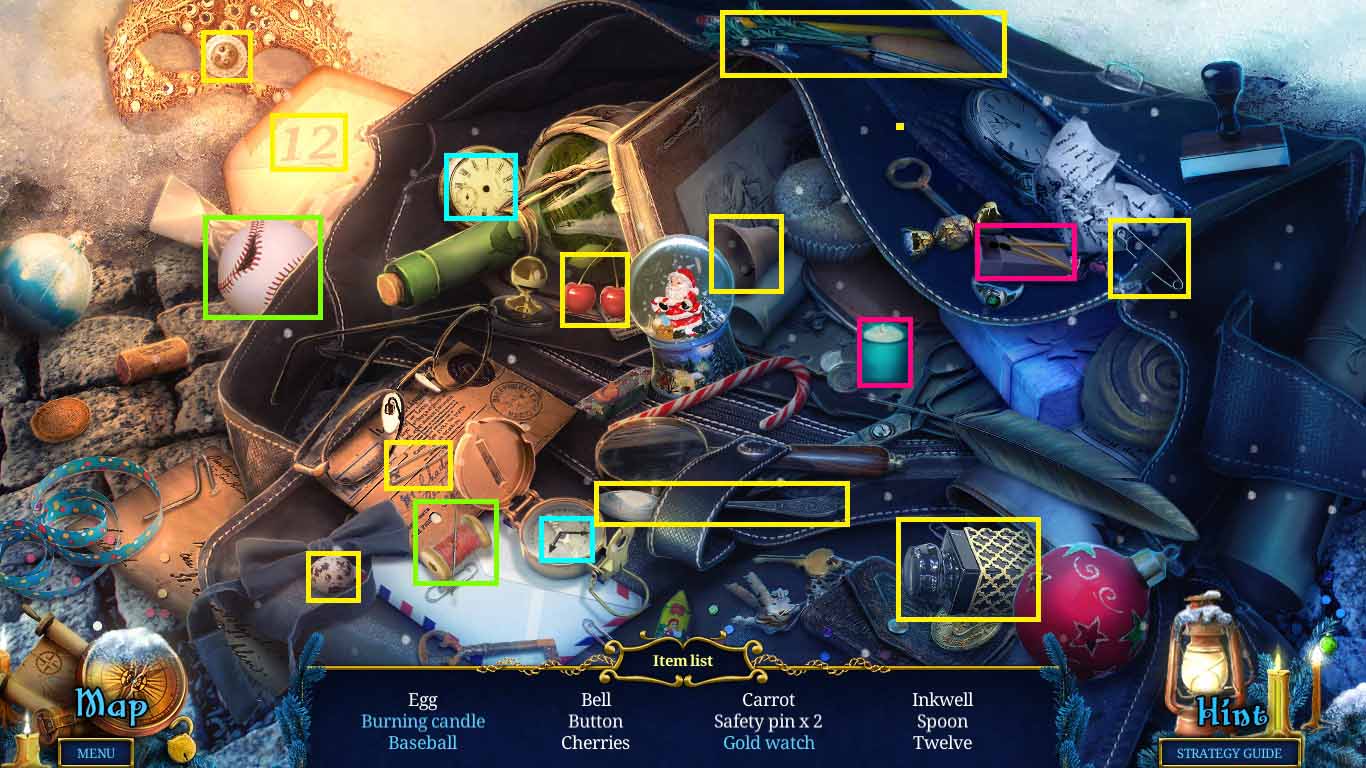The height and width of the screenshot is (768, 1366).
Task: Select the Santa snow globe in the scene
Action: click(678, 305)
